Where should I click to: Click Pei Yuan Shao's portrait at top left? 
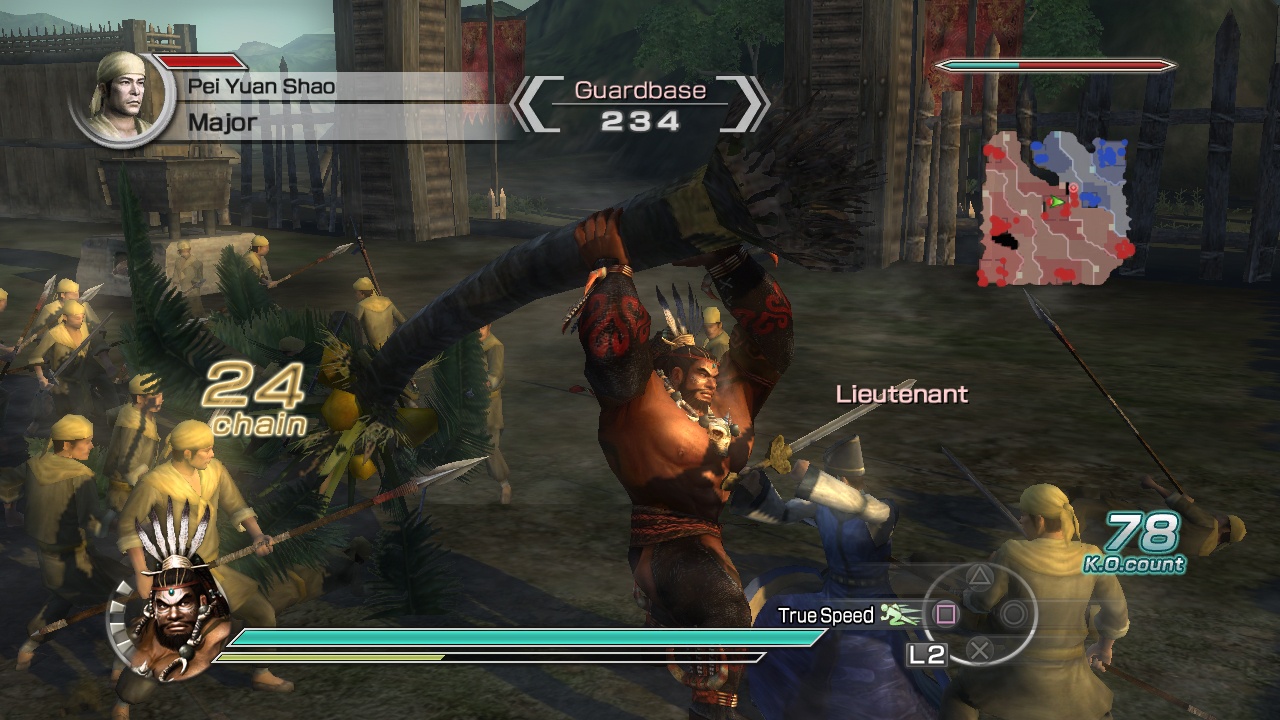tap(122, 98)
